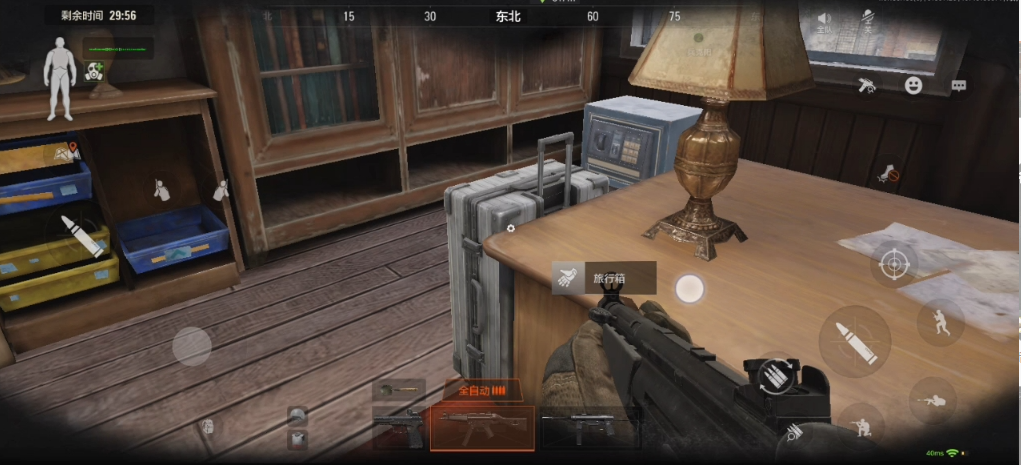The width and height of the screenshot is (1021, 465).
Task: Activate the jump button
Action: tap(941, 322)
